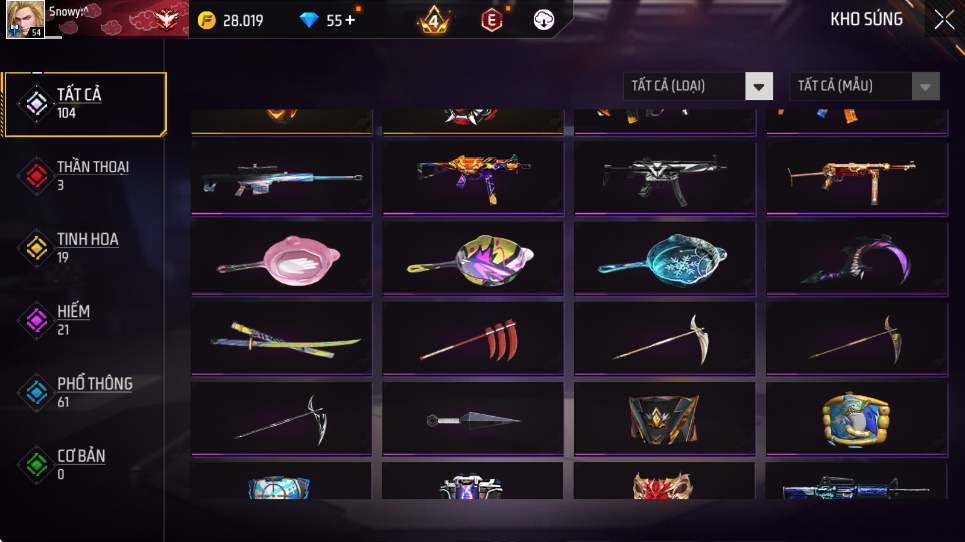Open the Phổ Thông category
The width and height of the screenshot is (965, 542).
pos(84,391)
